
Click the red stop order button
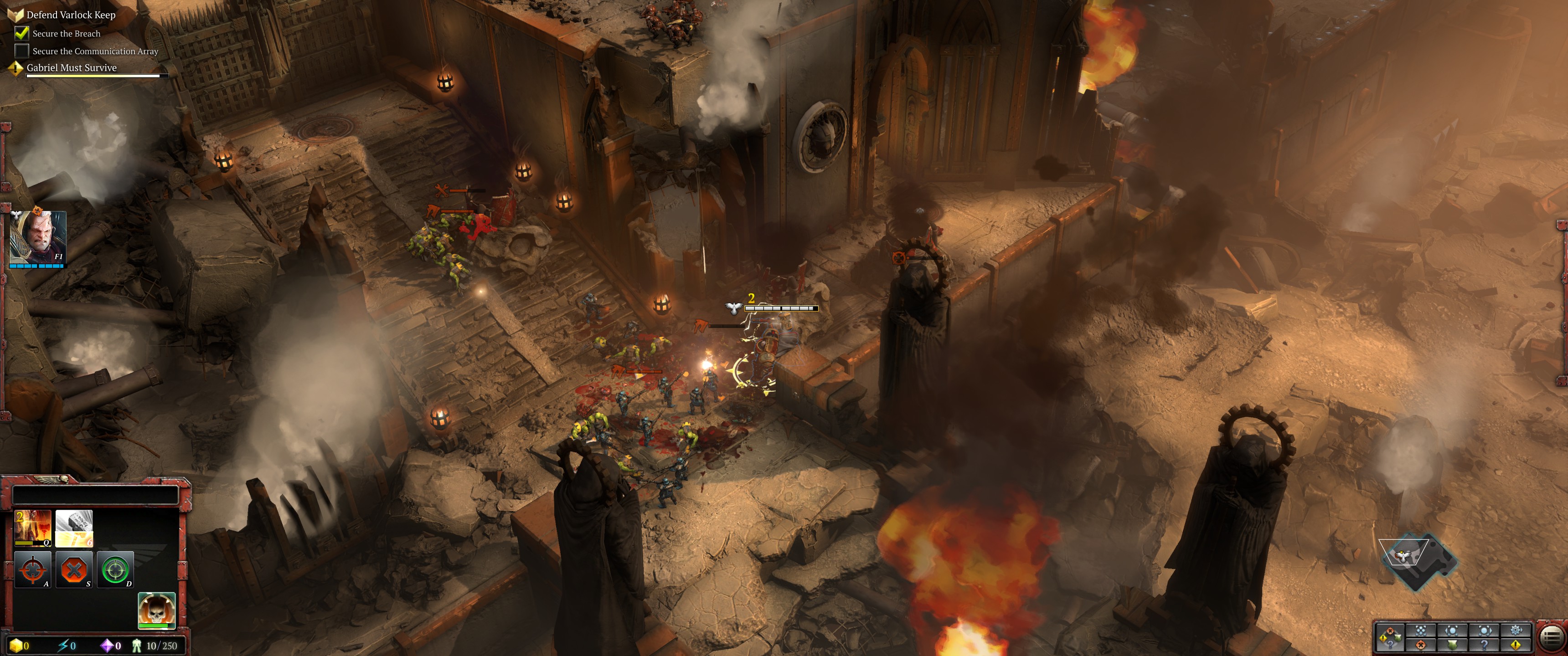(x=74, y=569)
